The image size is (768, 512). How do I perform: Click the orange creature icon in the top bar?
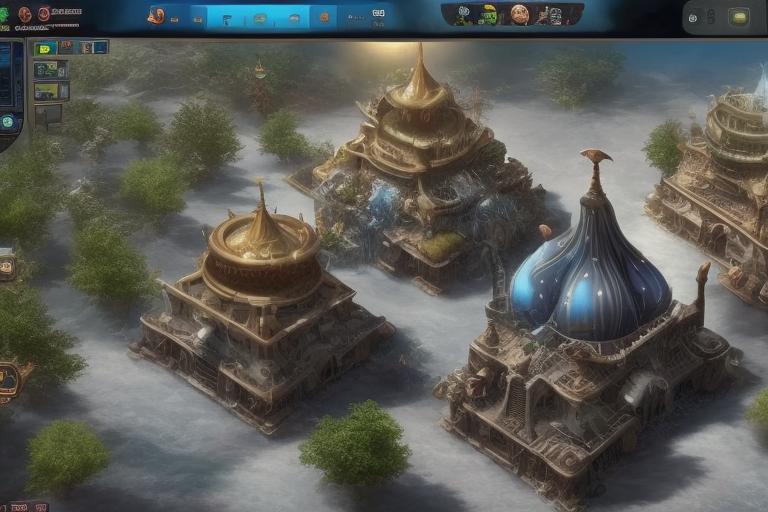156,15
